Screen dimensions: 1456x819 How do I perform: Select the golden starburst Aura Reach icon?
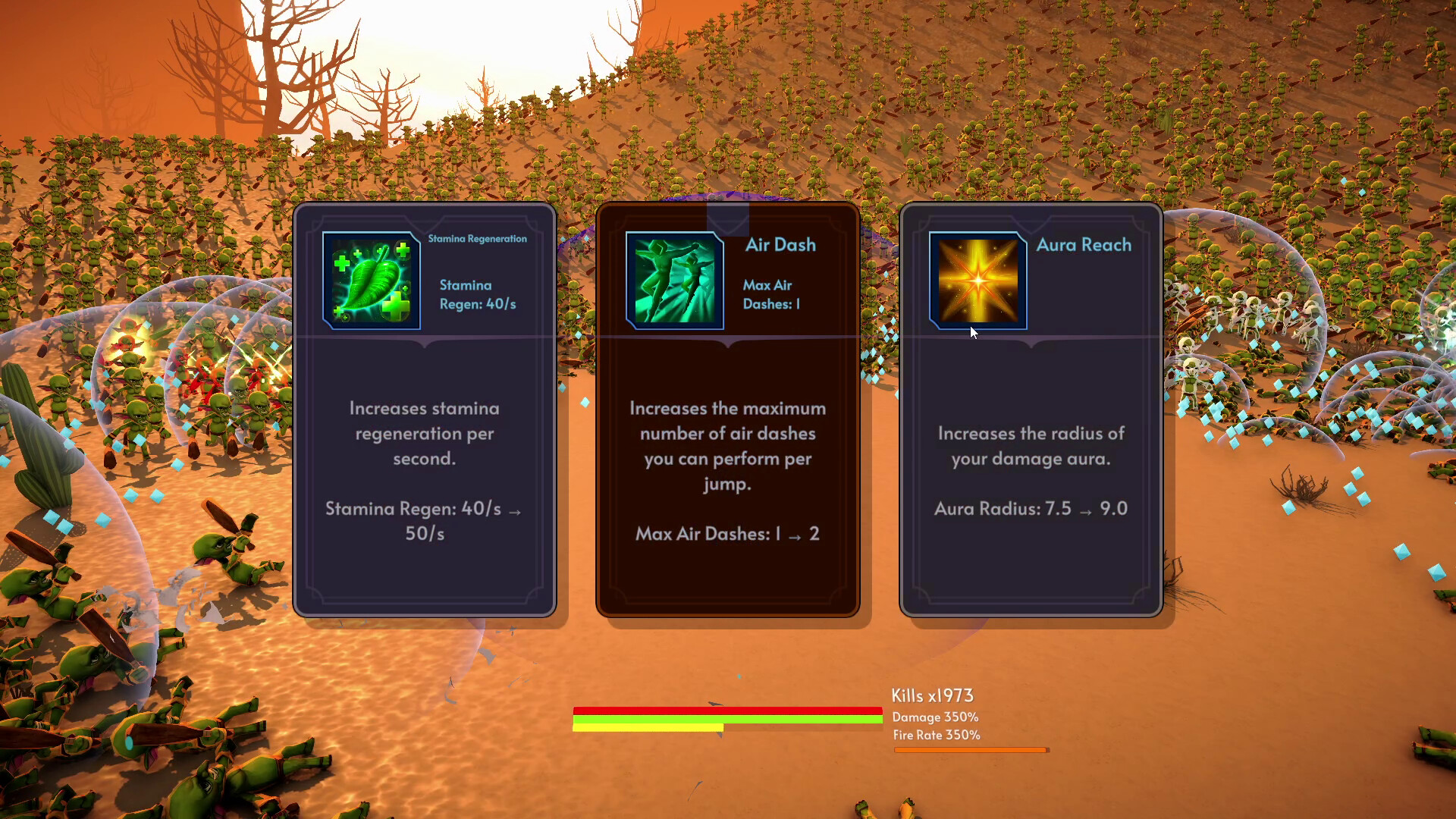click(x=977, y=281)
